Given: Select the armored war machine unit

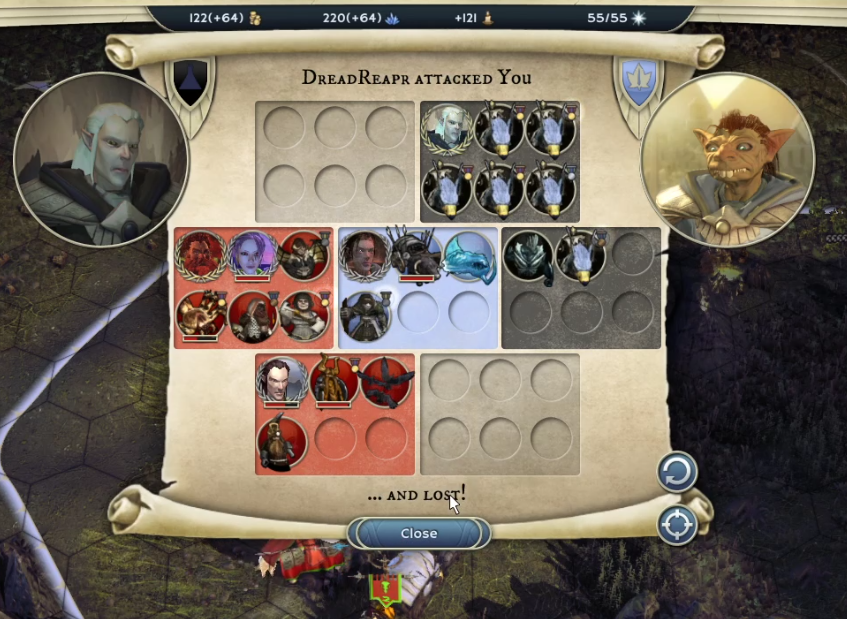Looking at the screenshot, I should (417, 256).
